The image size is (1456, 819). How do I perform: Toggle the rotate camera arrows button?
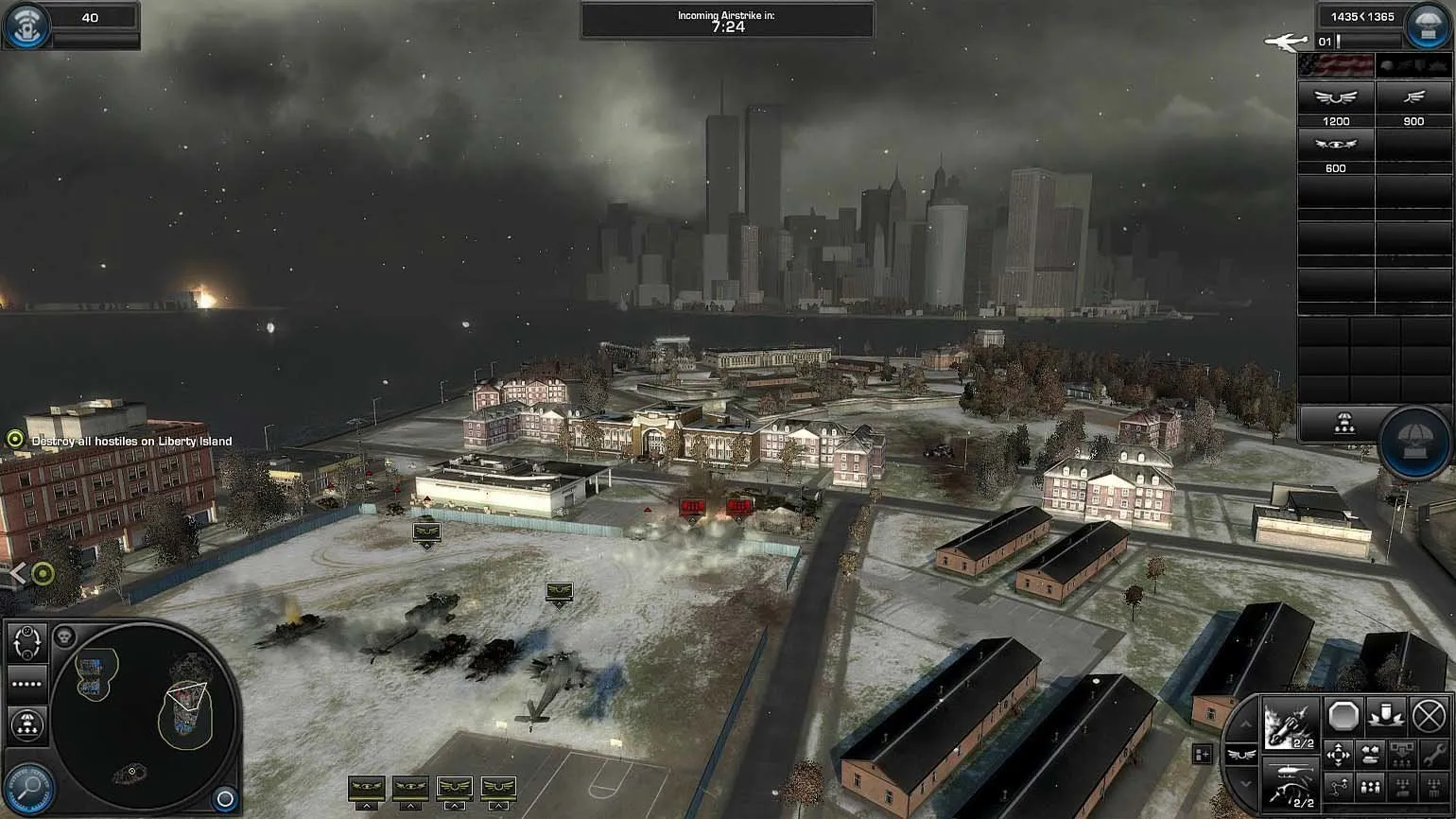tap(26, 642)
